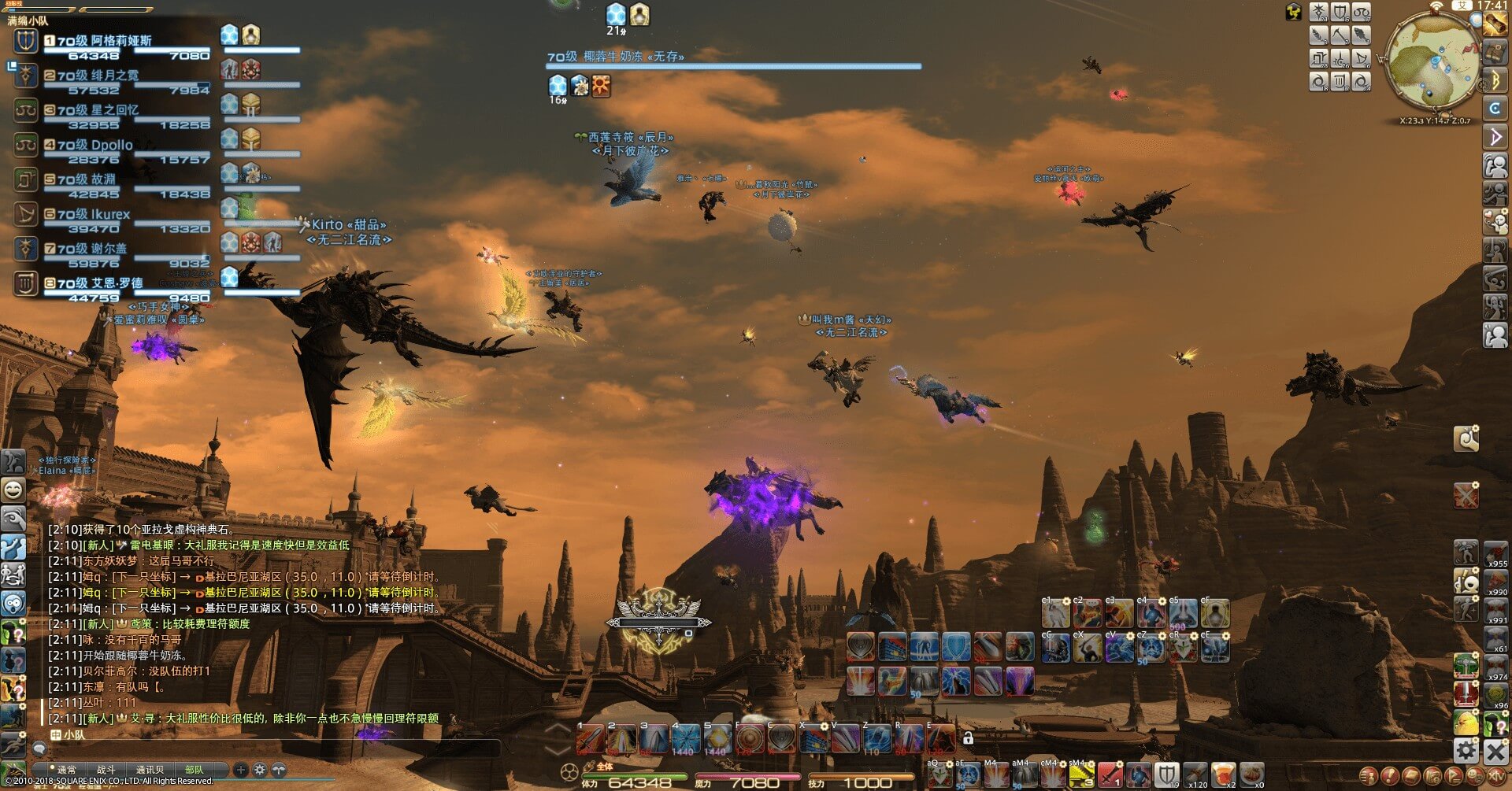Toggle the hotbar padlock icon
This screenshot has width=1512, height=791.
point(968,737)
